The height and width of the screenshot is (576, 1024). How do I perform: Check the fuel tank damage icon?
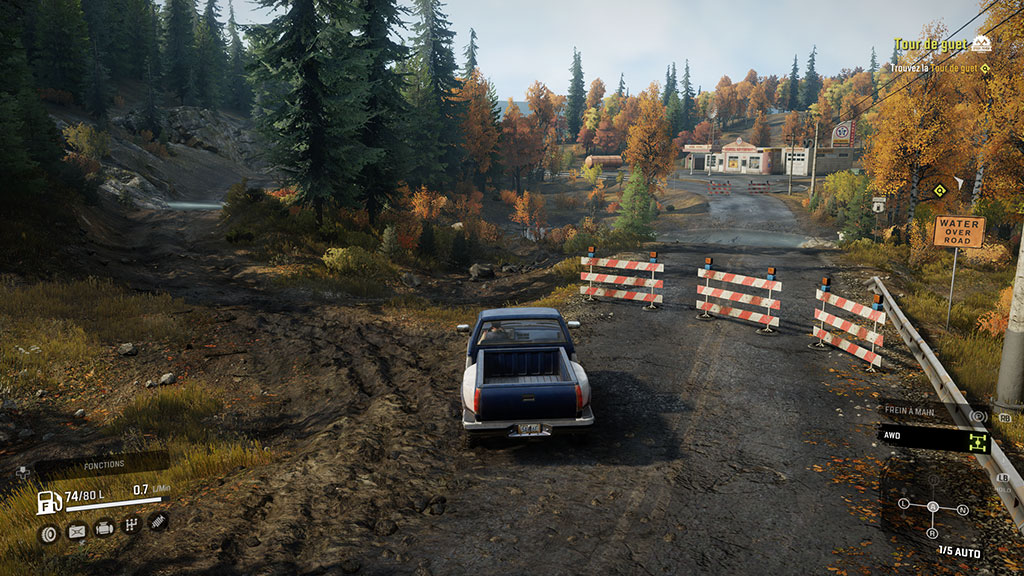click(76, 532)
